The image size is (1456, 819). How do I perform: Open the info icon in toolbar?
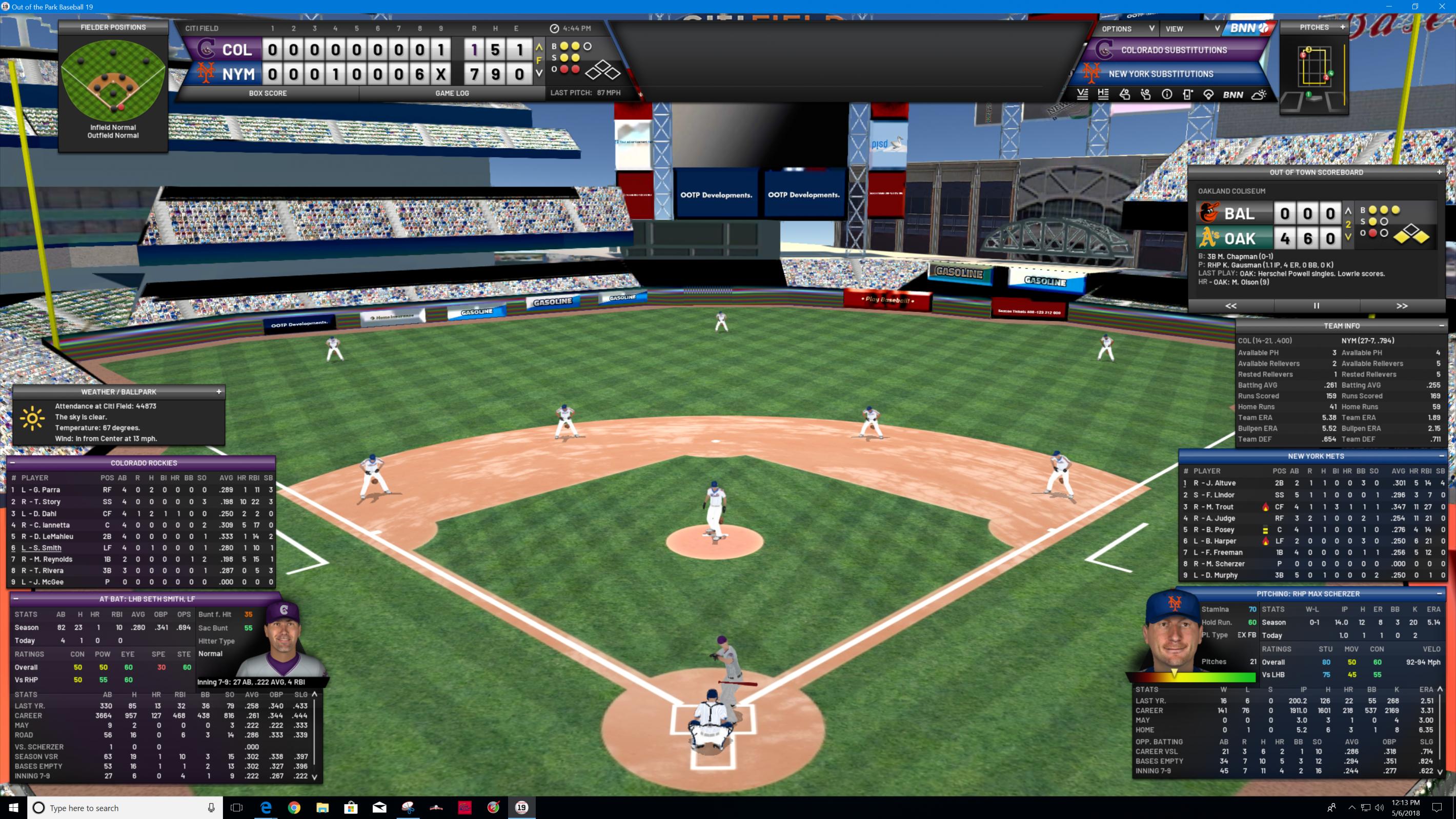(1166, 95)
